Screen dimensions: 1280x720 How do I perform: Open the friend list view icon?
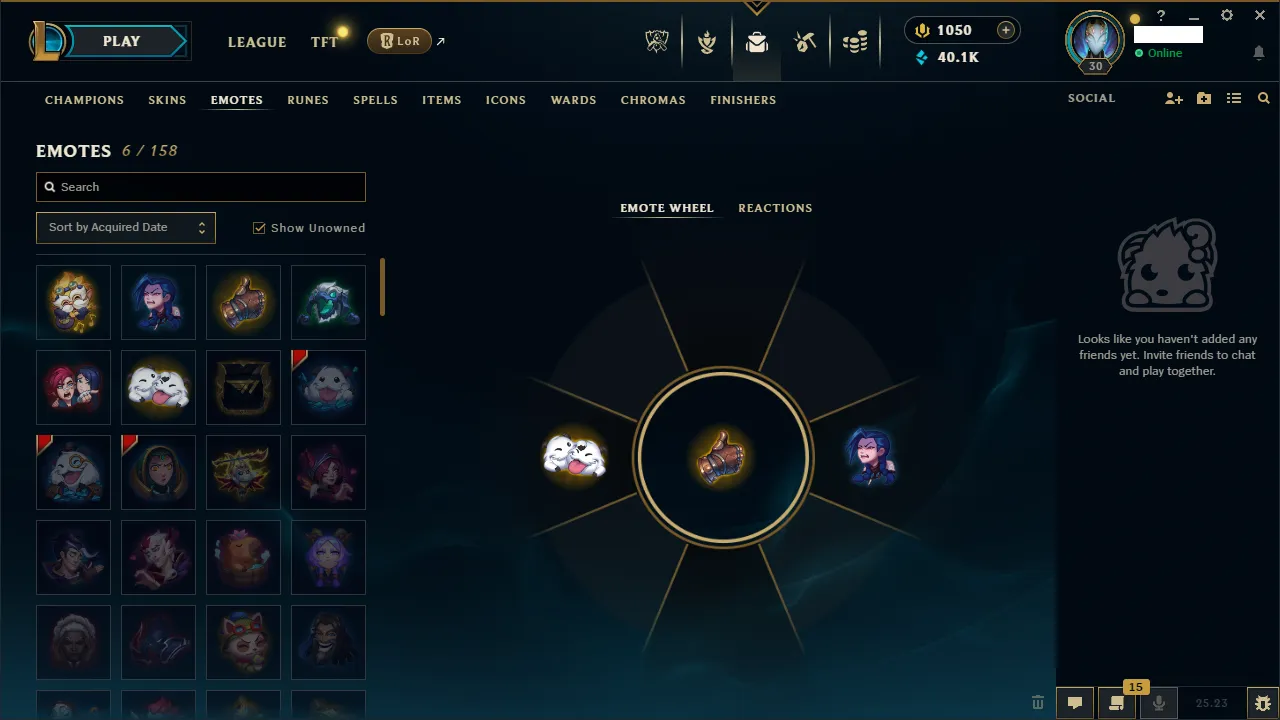tap(1234, 98)
